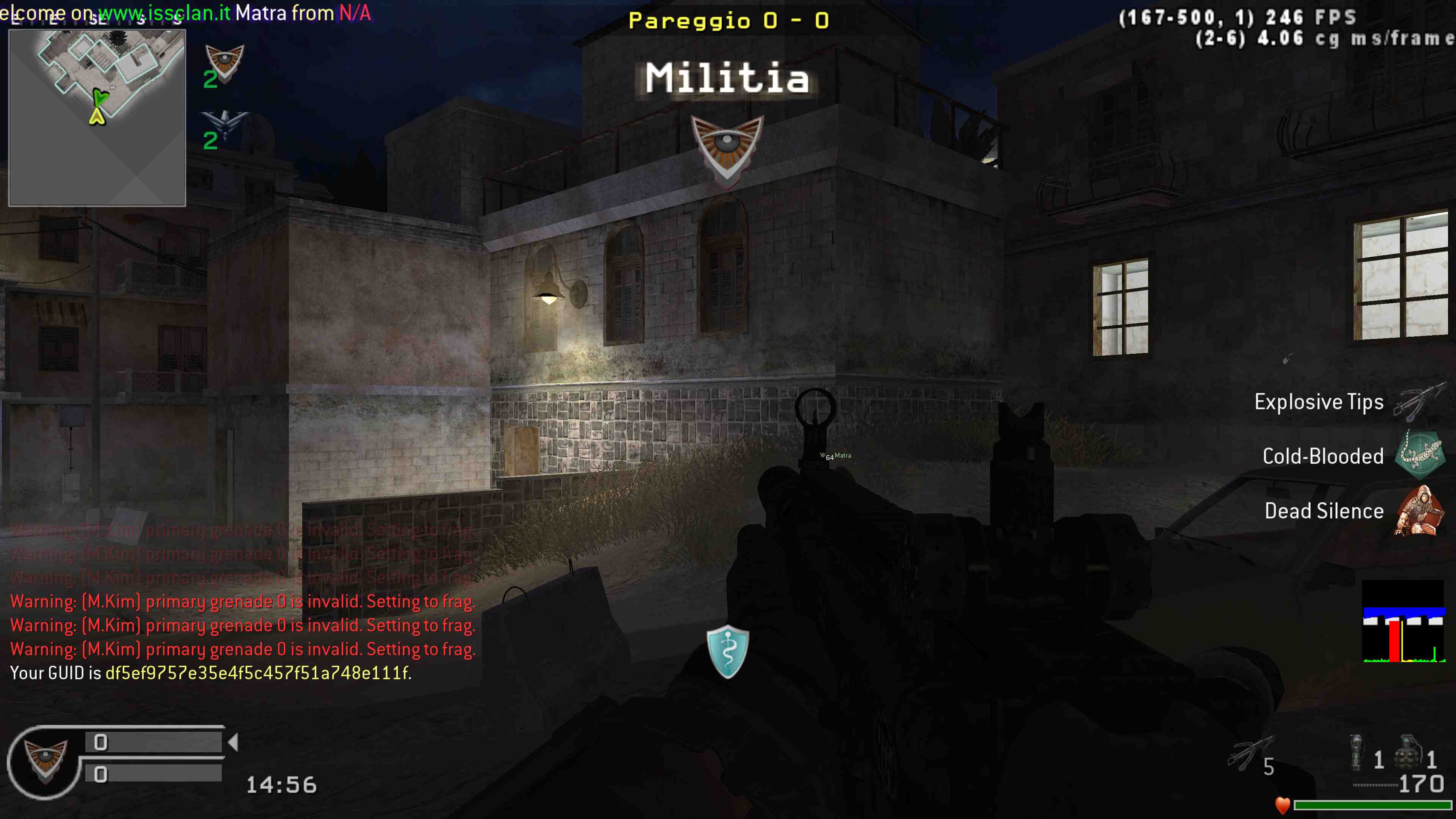Choose the Cold-Blooded gecko perk icon
1456x819 pixels.
tap(1420, 455)
